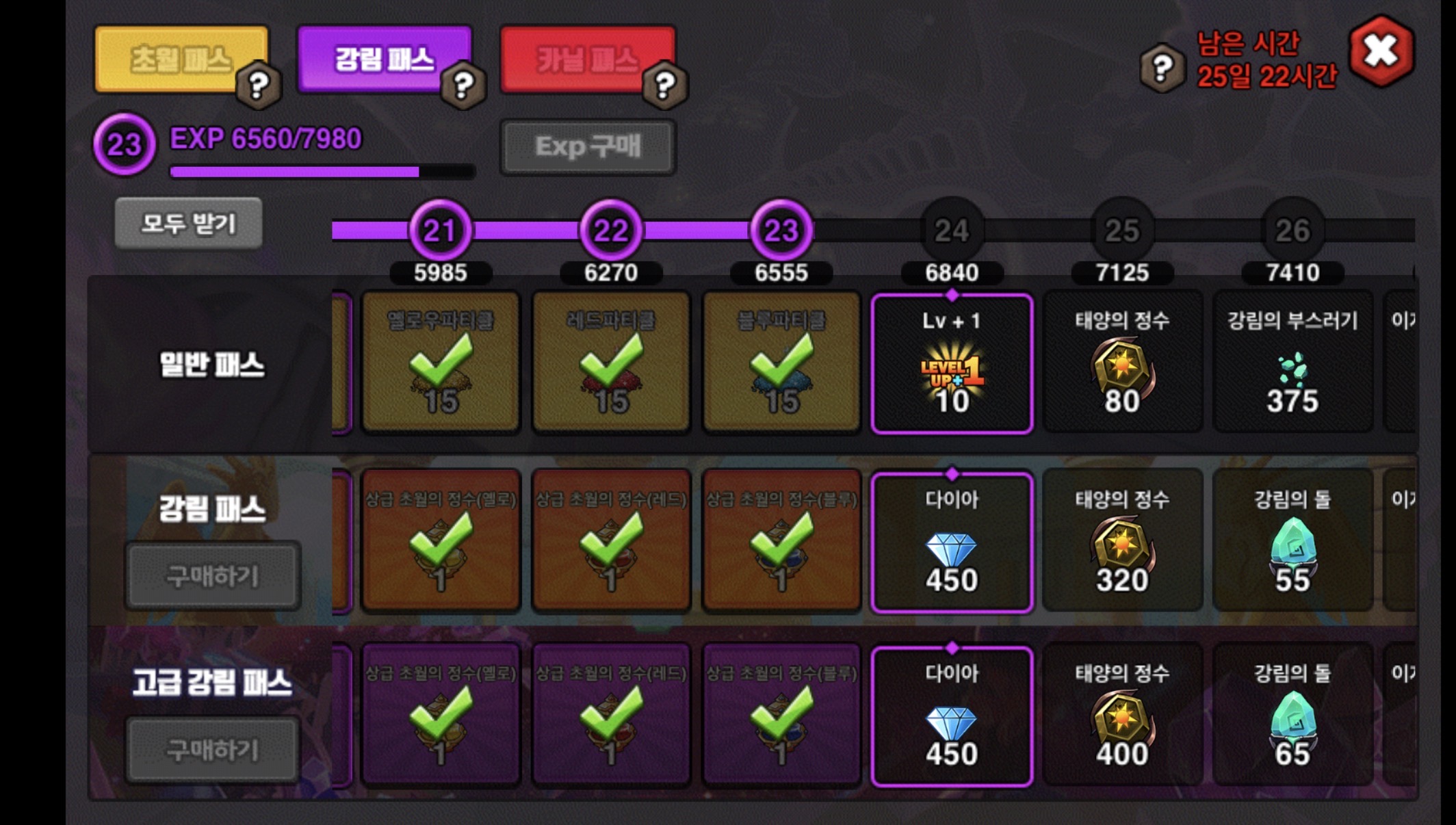Pick the 강림의 돌 55 reward
The image size is (1456, 825).
point(1292,542)
